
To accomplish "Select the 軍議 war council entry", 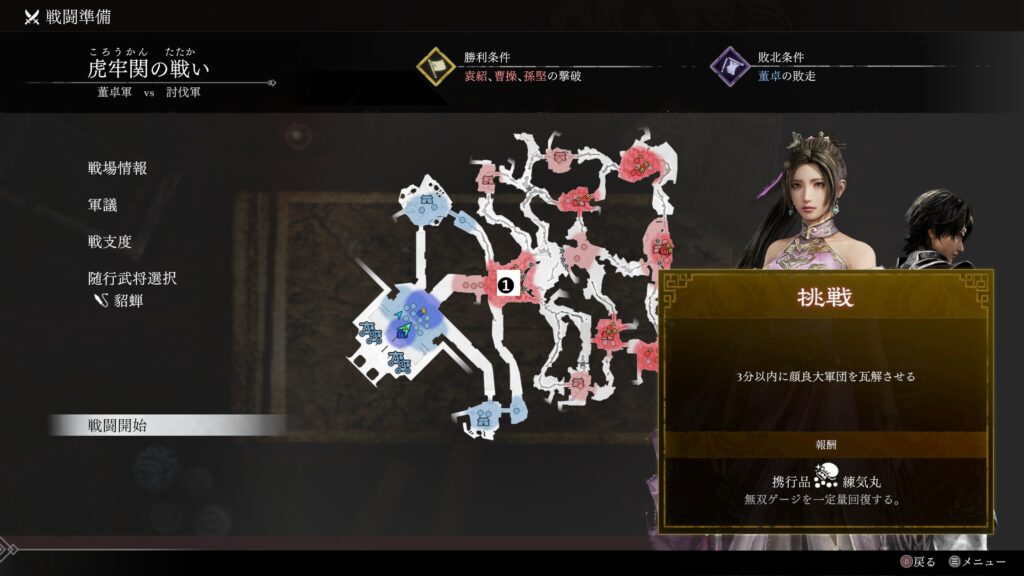I will (x=102, y=205).
